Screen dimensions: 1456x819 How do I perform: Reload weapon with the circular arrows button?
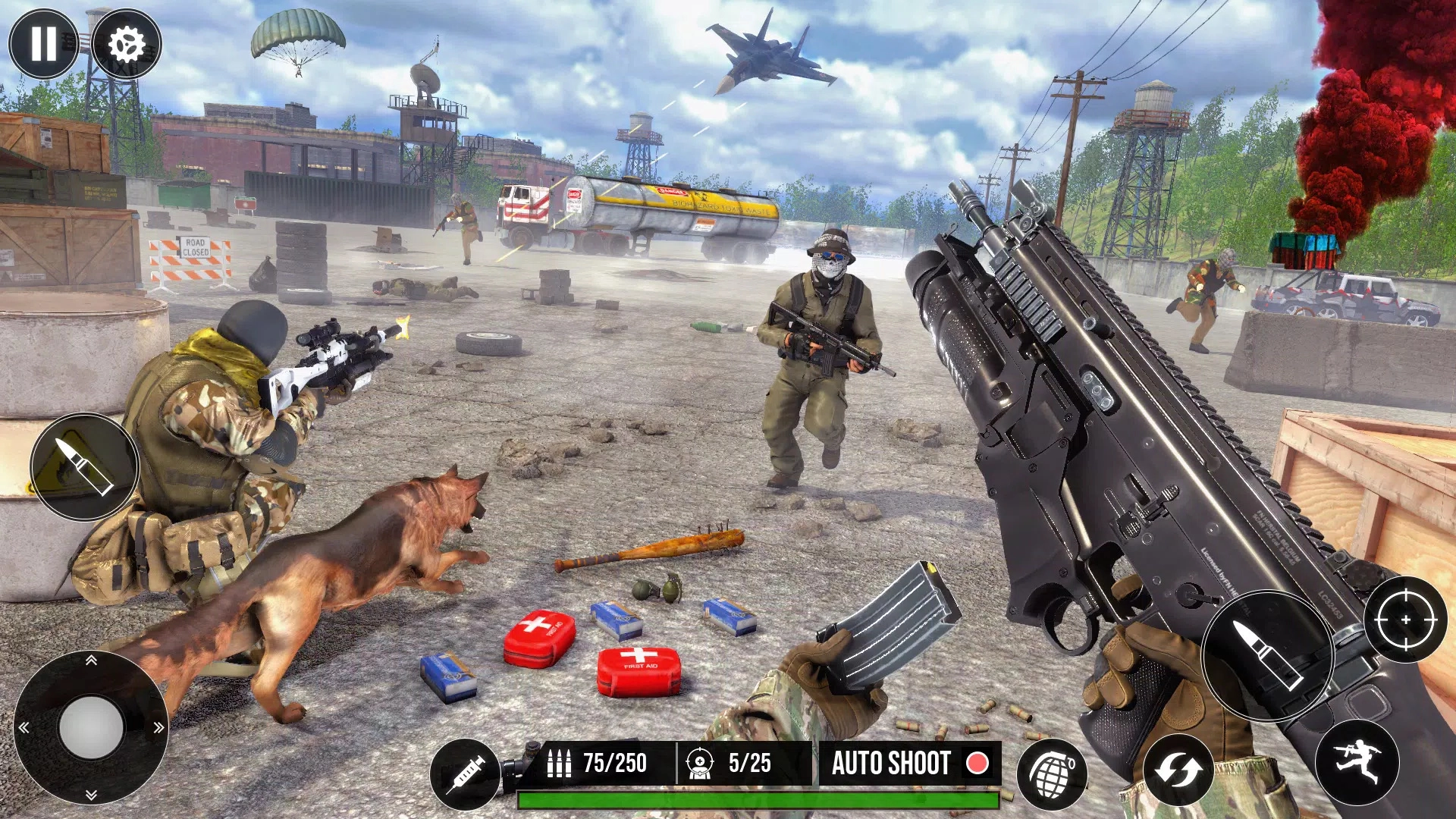(1178, 771)
